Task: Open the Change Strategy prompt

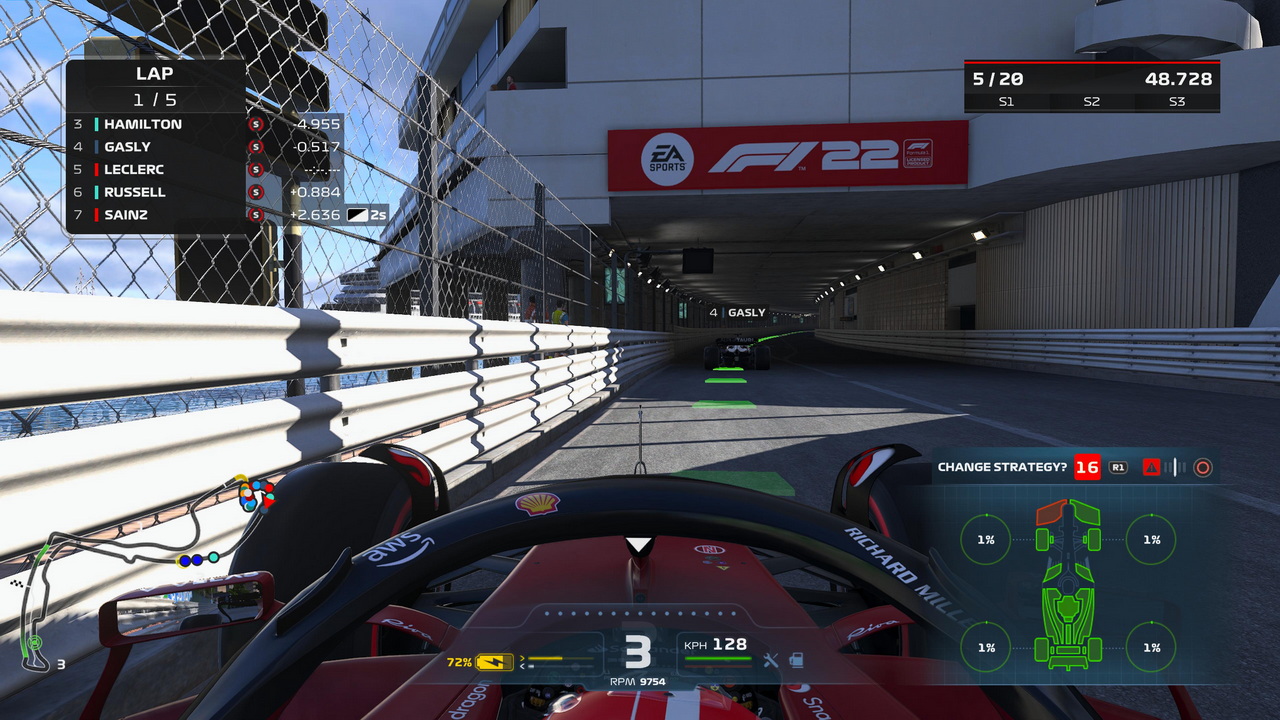Action: point(1003,467)
